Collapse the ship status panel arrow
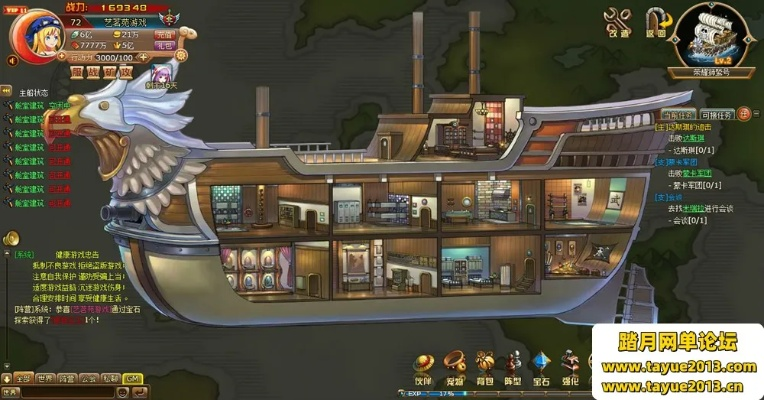The width and height of the screenshot is (764, 400). click(6, 91)
